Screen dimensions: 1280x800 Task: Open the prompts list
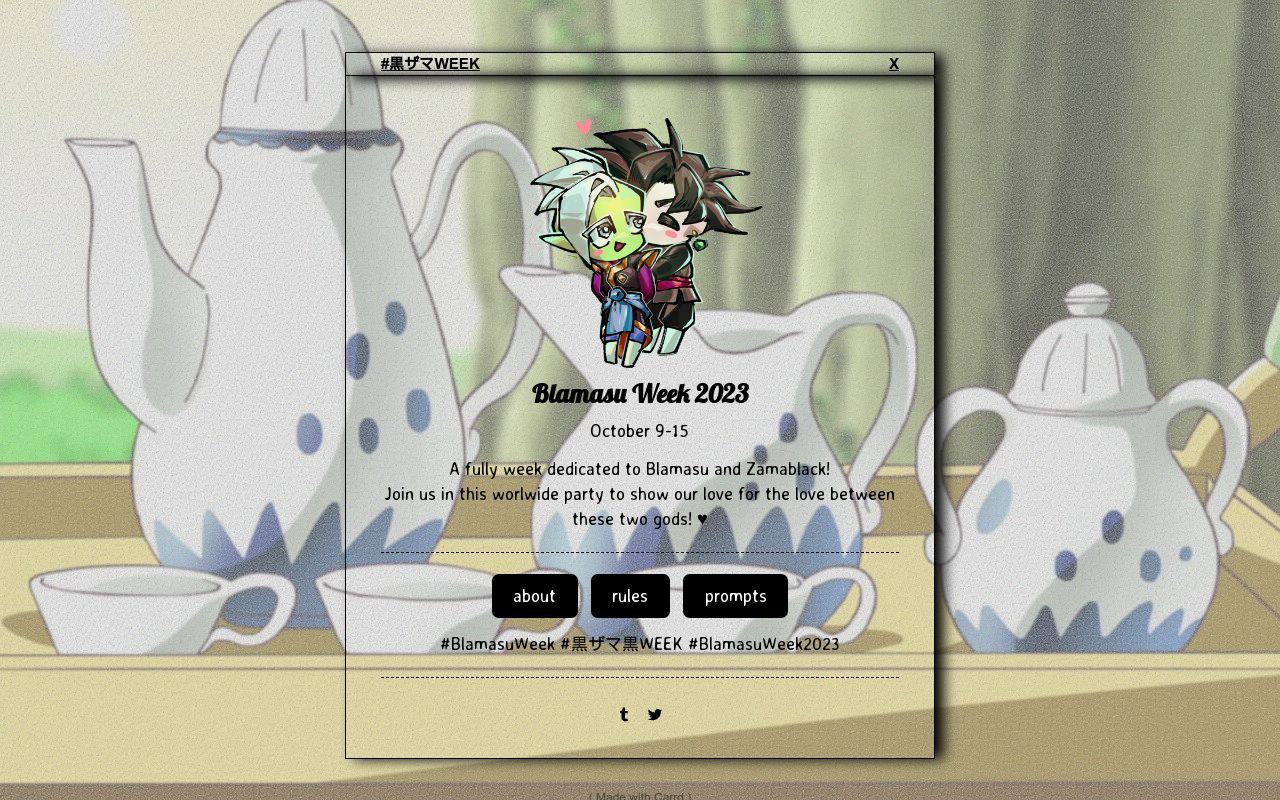point(735,595)
